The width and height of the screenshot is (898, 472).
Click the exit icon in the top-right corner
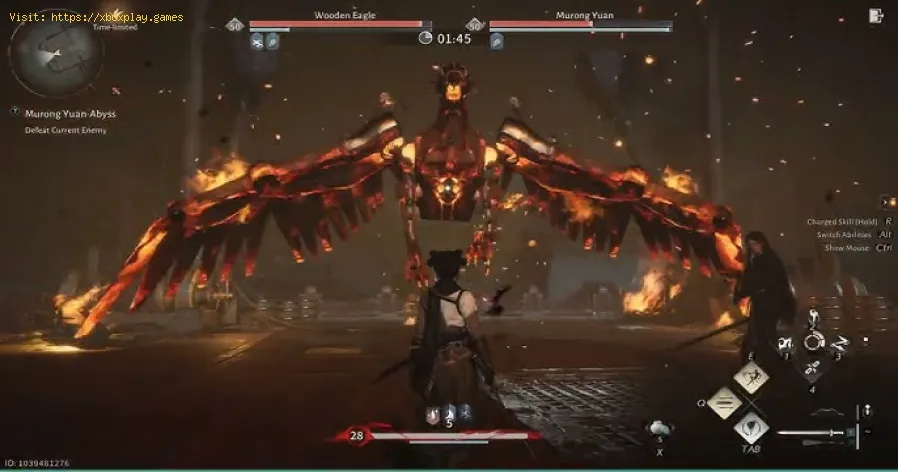point(876,15)
